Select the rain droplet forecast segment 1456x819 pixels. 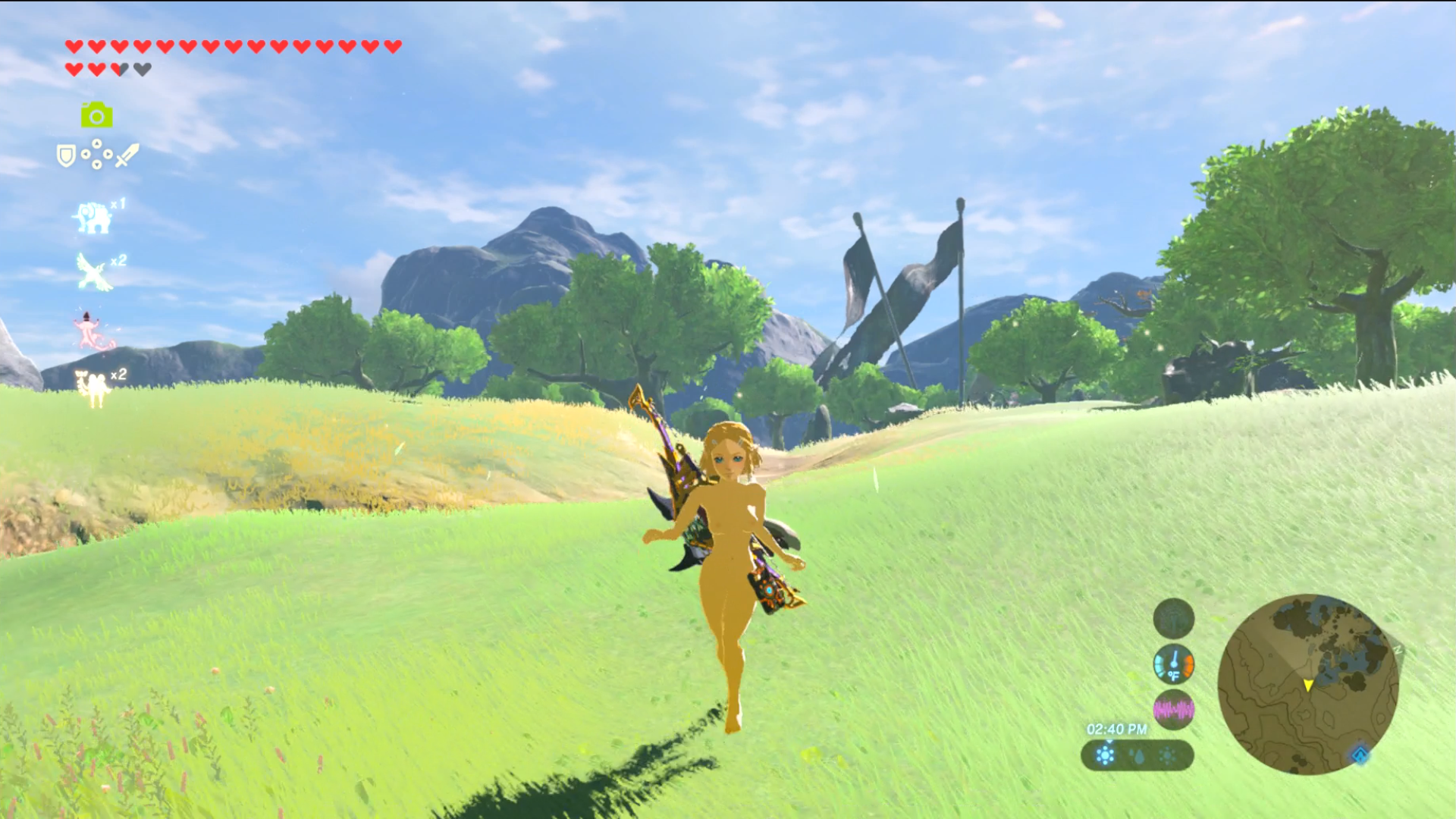click(1138, 757)
